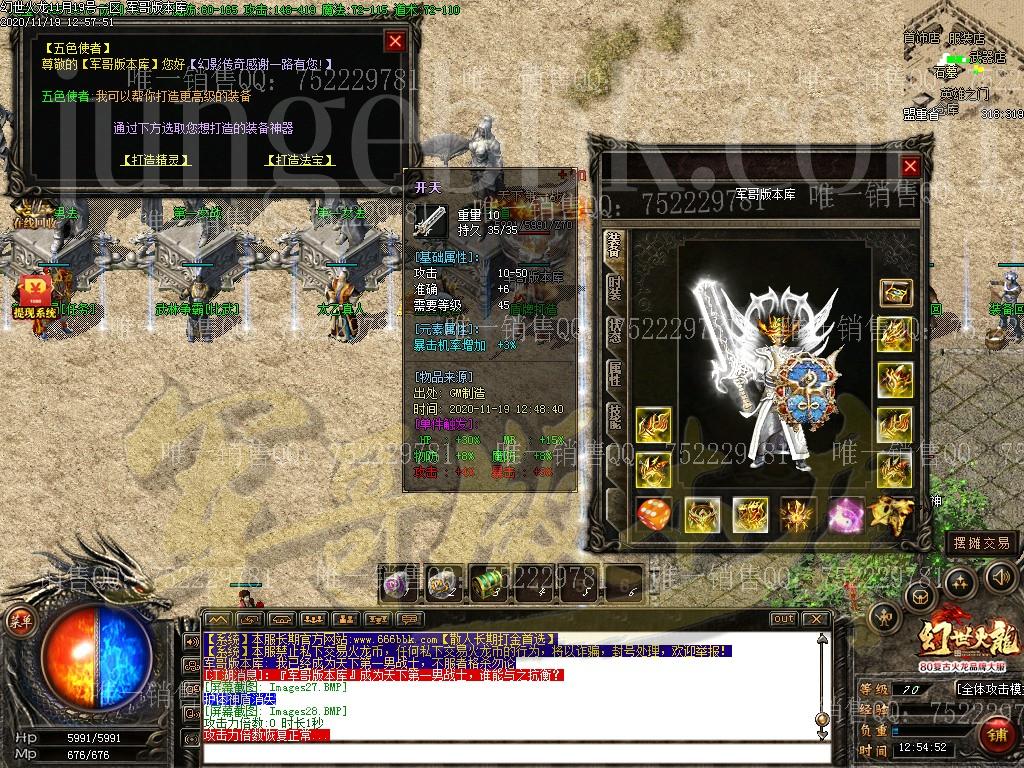1024x768 pixels.
Task: Switch to the 时装 tab
Action: point(615,290)
